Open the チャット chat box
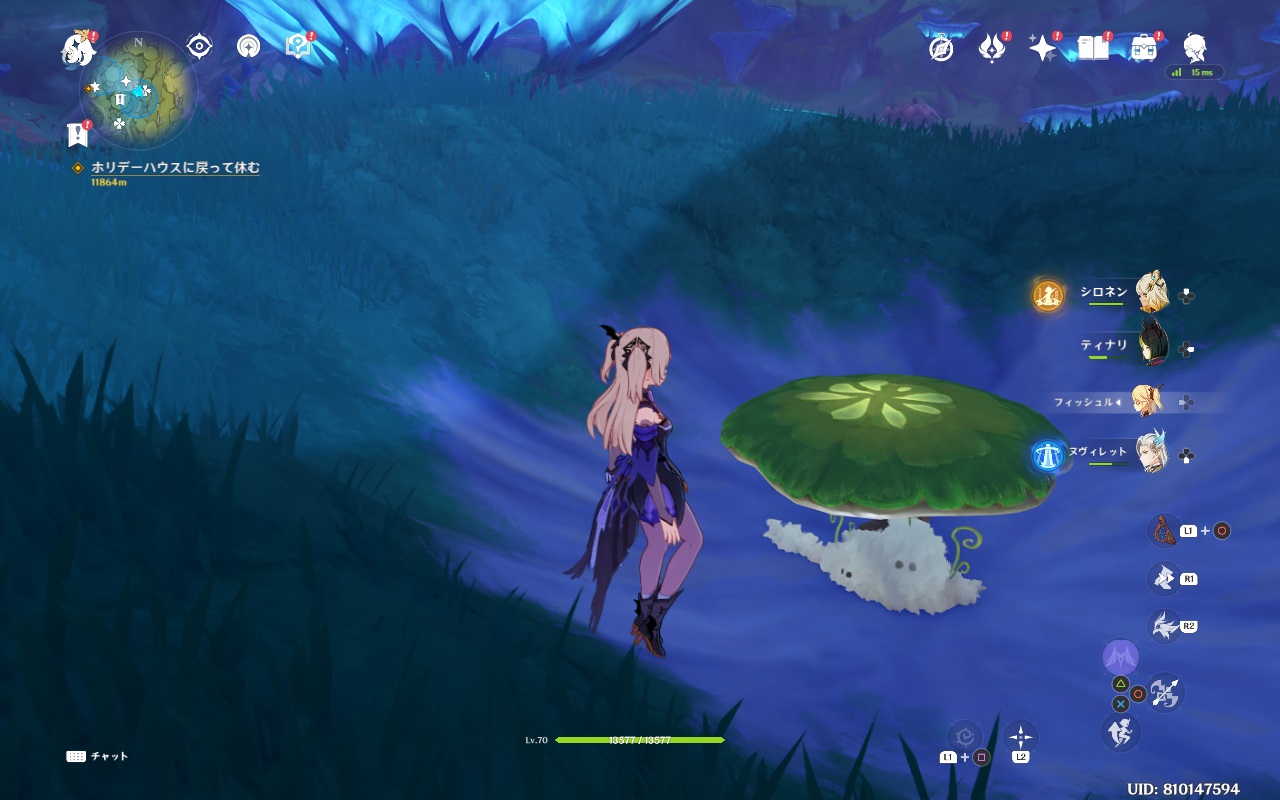The height and width of the screenshot is (800, 1280). 98,757
